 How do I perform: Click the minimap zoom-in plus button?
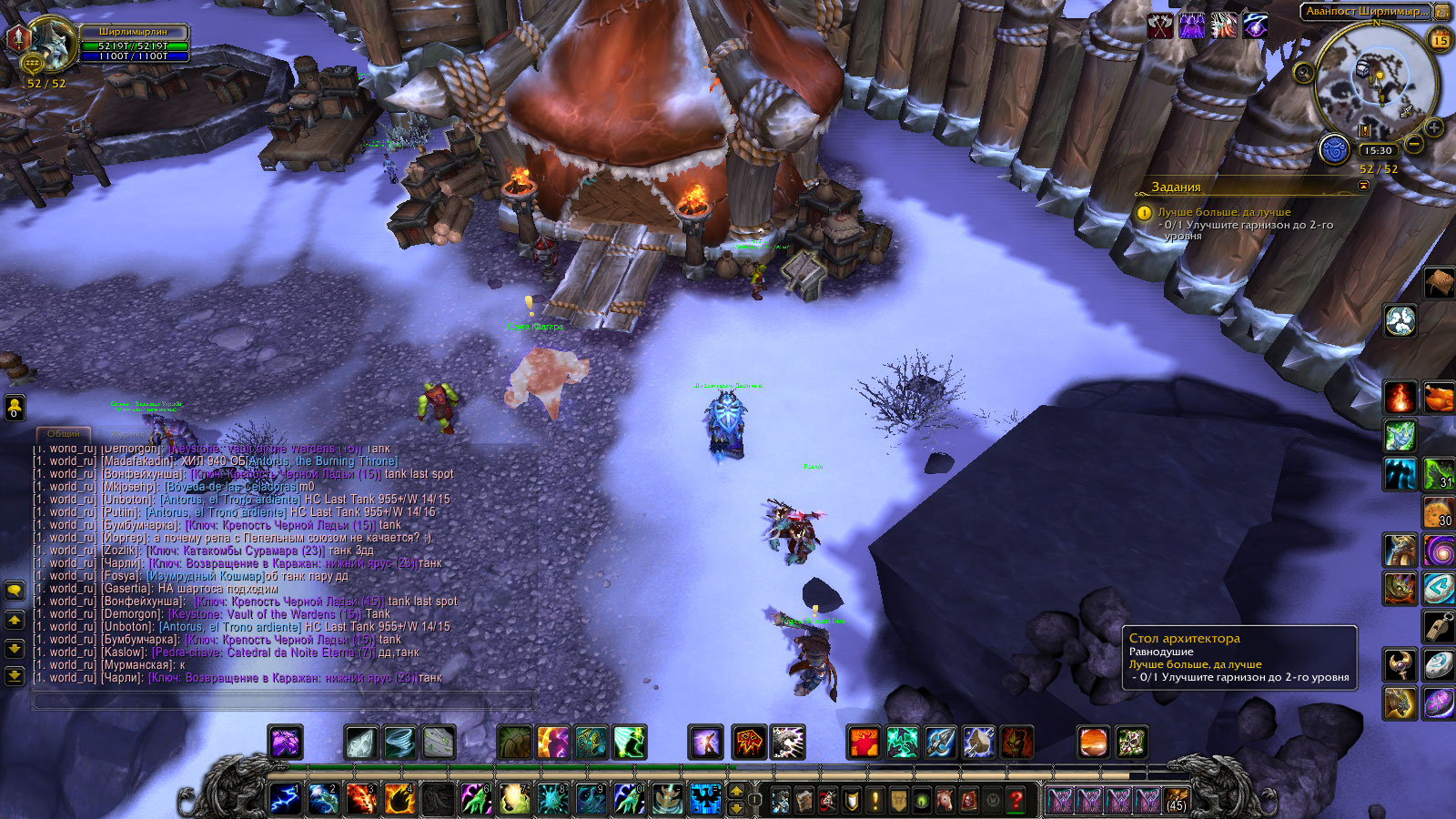pos(1434,127)
